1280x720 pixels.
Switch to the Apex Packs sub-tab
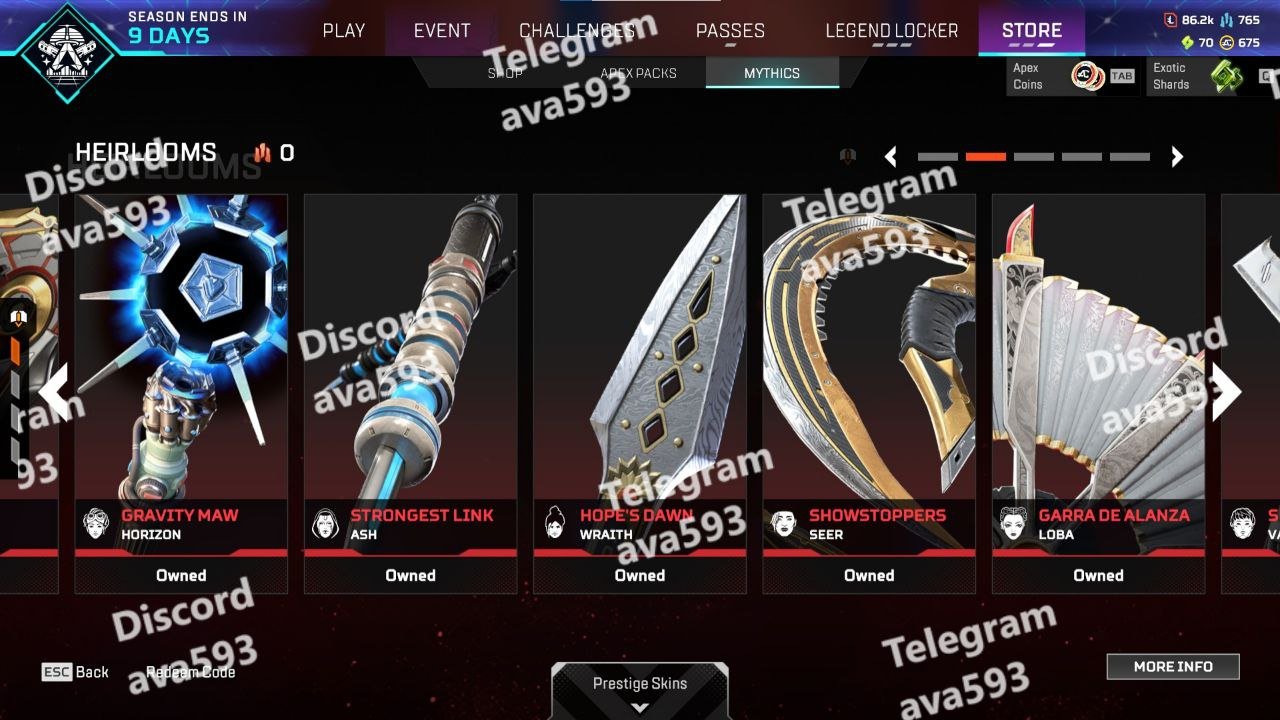tap(638, 73)
